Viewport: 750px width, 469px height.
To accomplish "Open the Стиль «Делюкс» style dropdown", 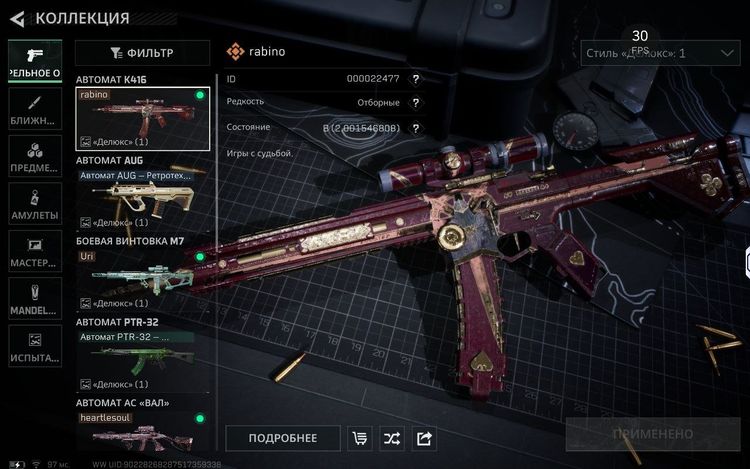I will [659, 53].
